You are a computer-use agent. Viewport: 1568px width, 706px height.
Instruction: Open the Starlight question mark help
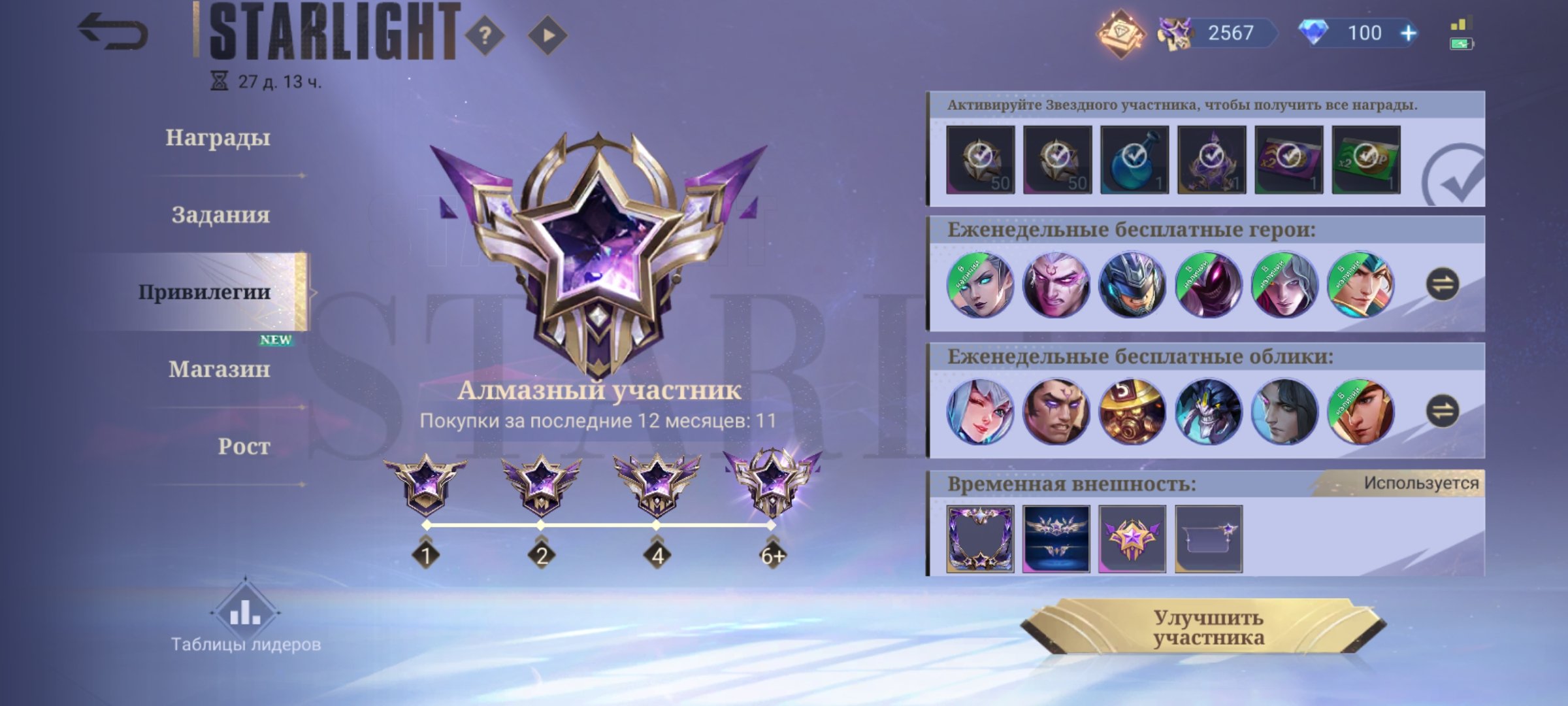pyautogui.click(x=485, y=35)
